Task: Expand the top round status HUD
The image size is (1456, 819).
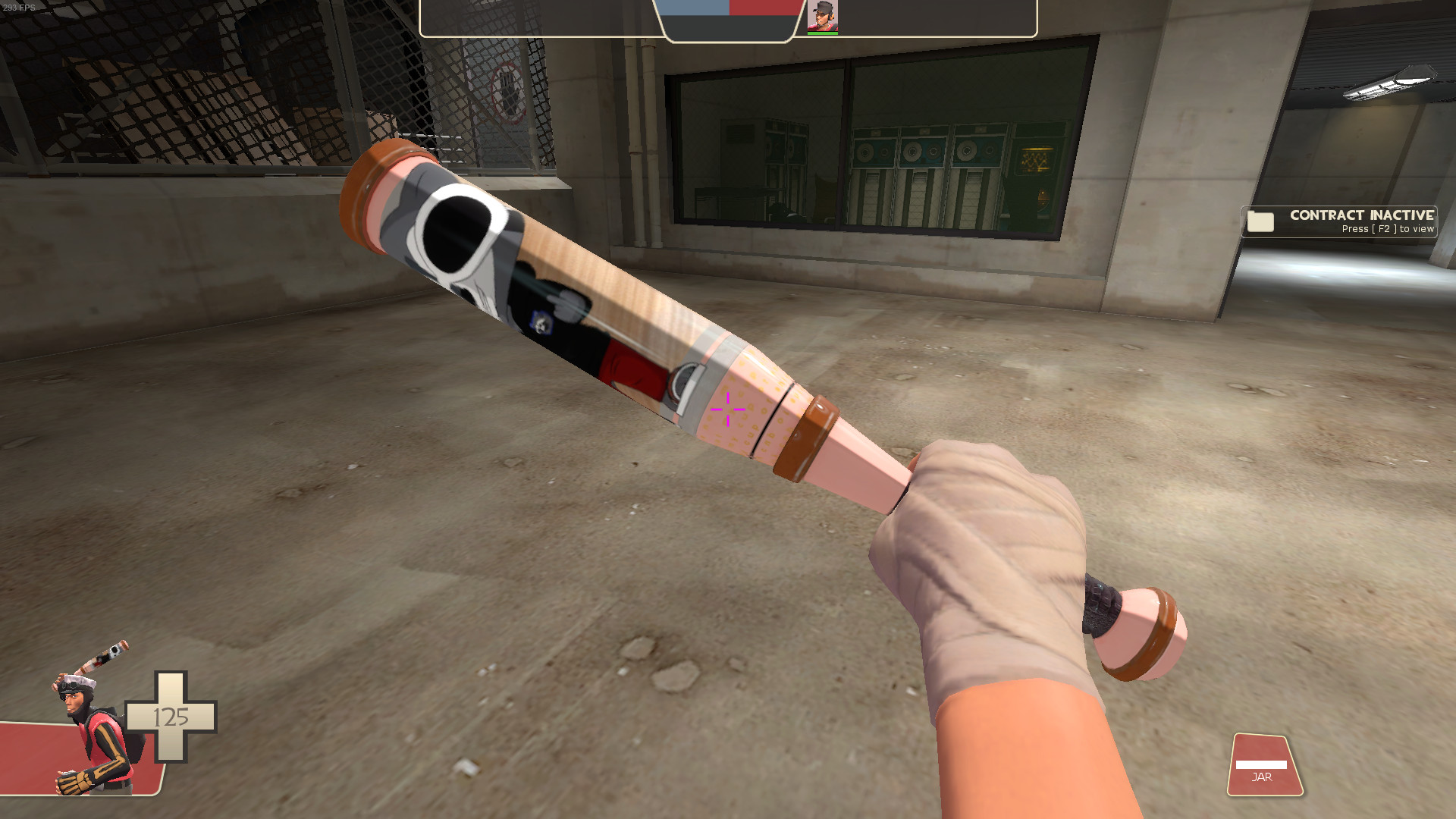Action: tap(728, 19)
